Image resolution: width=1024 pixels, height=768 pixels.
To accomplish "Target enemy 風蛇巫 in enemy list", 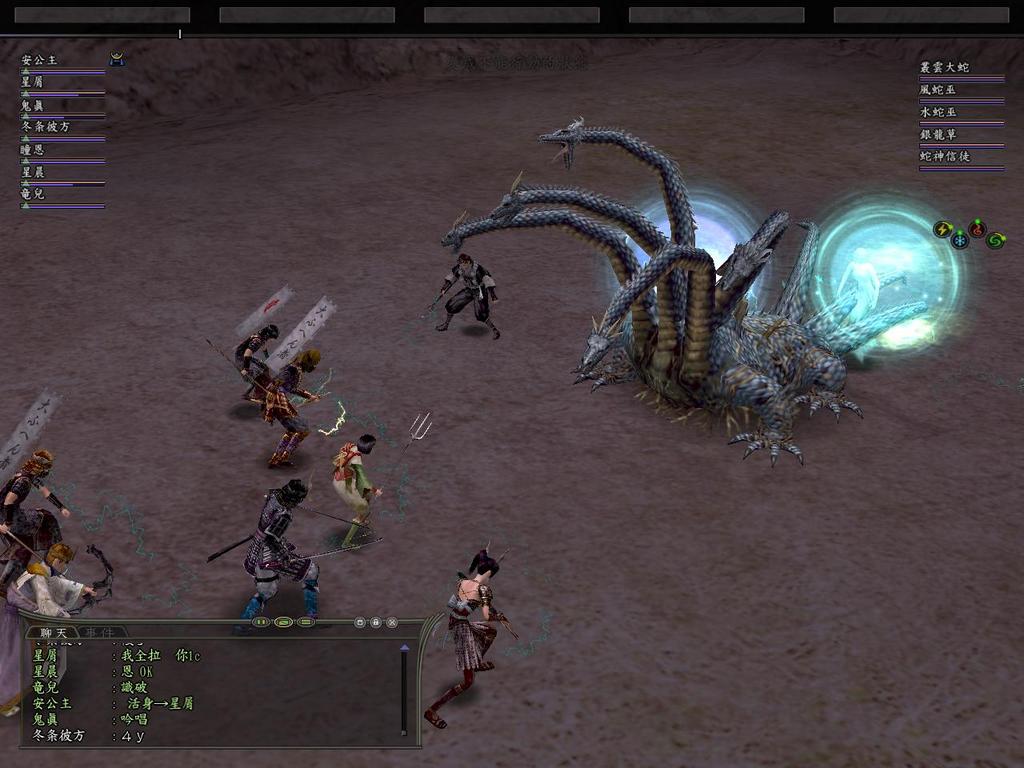I will coord(939,90).
